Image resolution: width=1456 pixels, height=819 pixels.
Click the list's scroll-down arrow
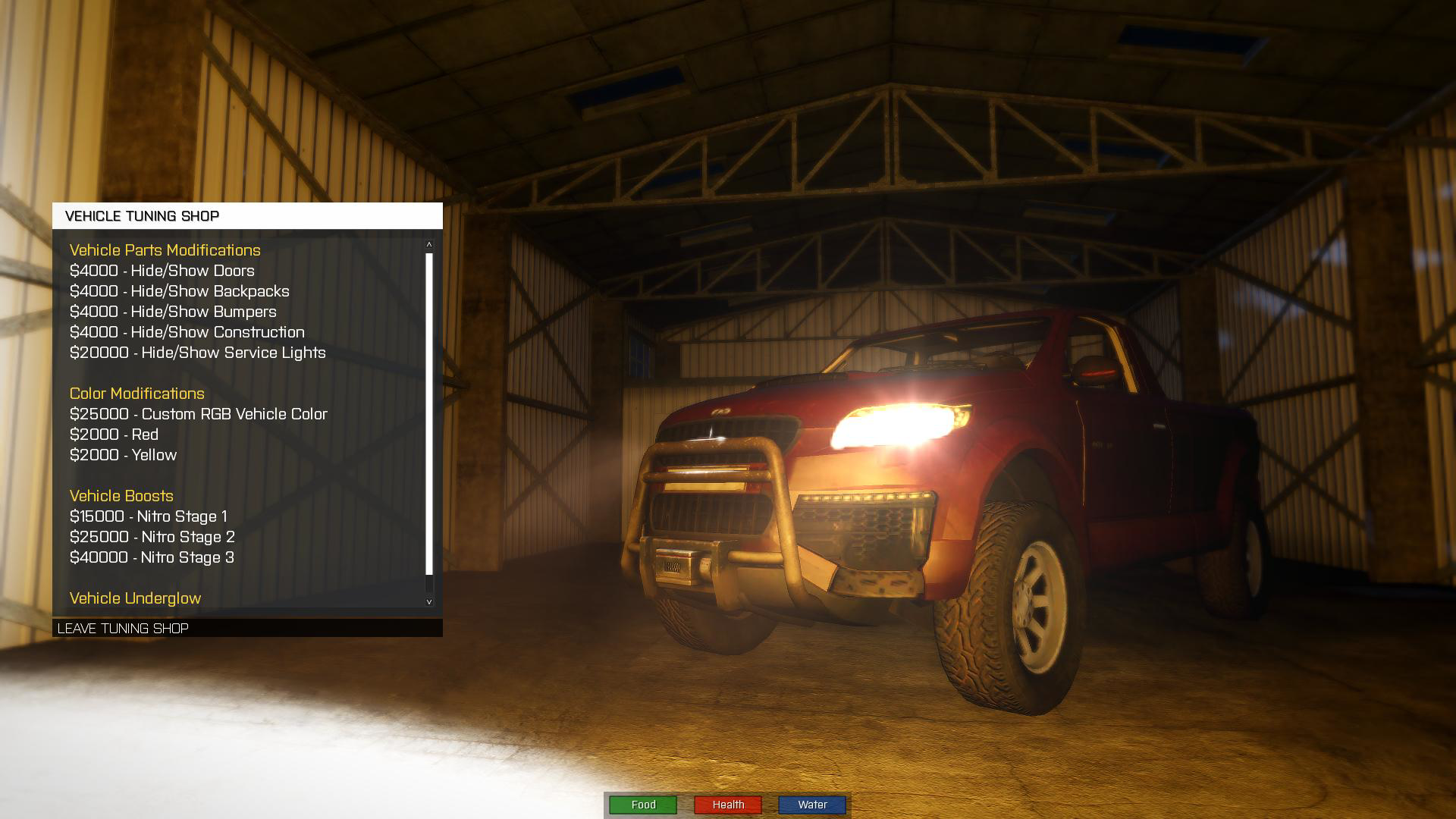(429, 601)
